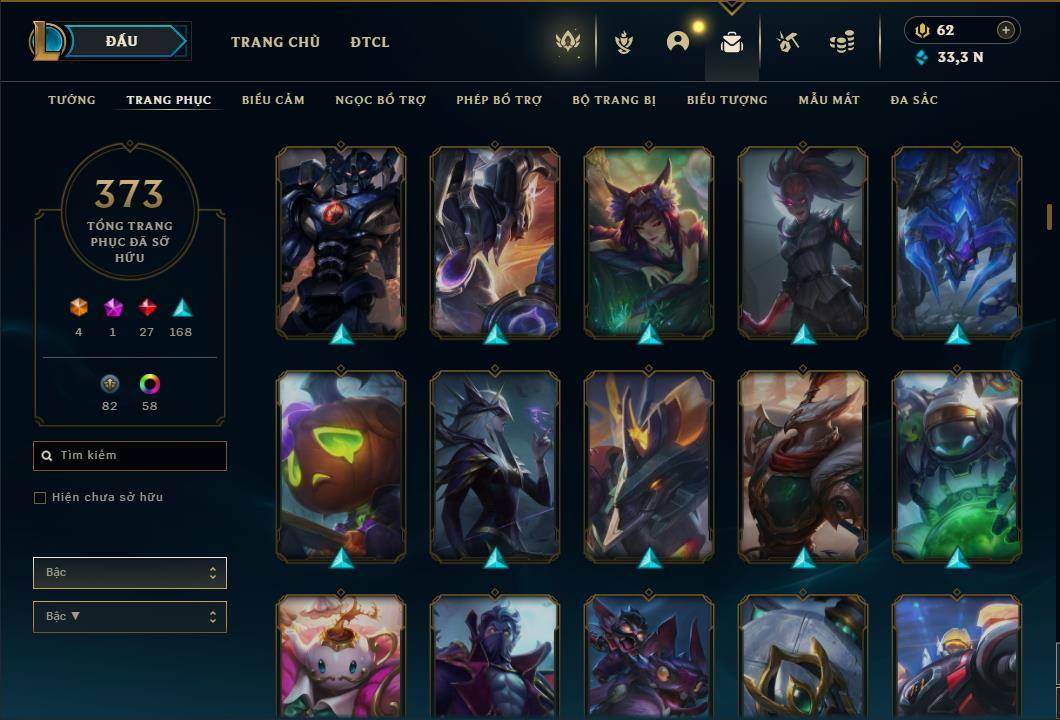The width and height of the screenshot is (1060, 720).
Task: Open the BIỂU TƯỢNG tab
Action: click(x=727, y=100)
